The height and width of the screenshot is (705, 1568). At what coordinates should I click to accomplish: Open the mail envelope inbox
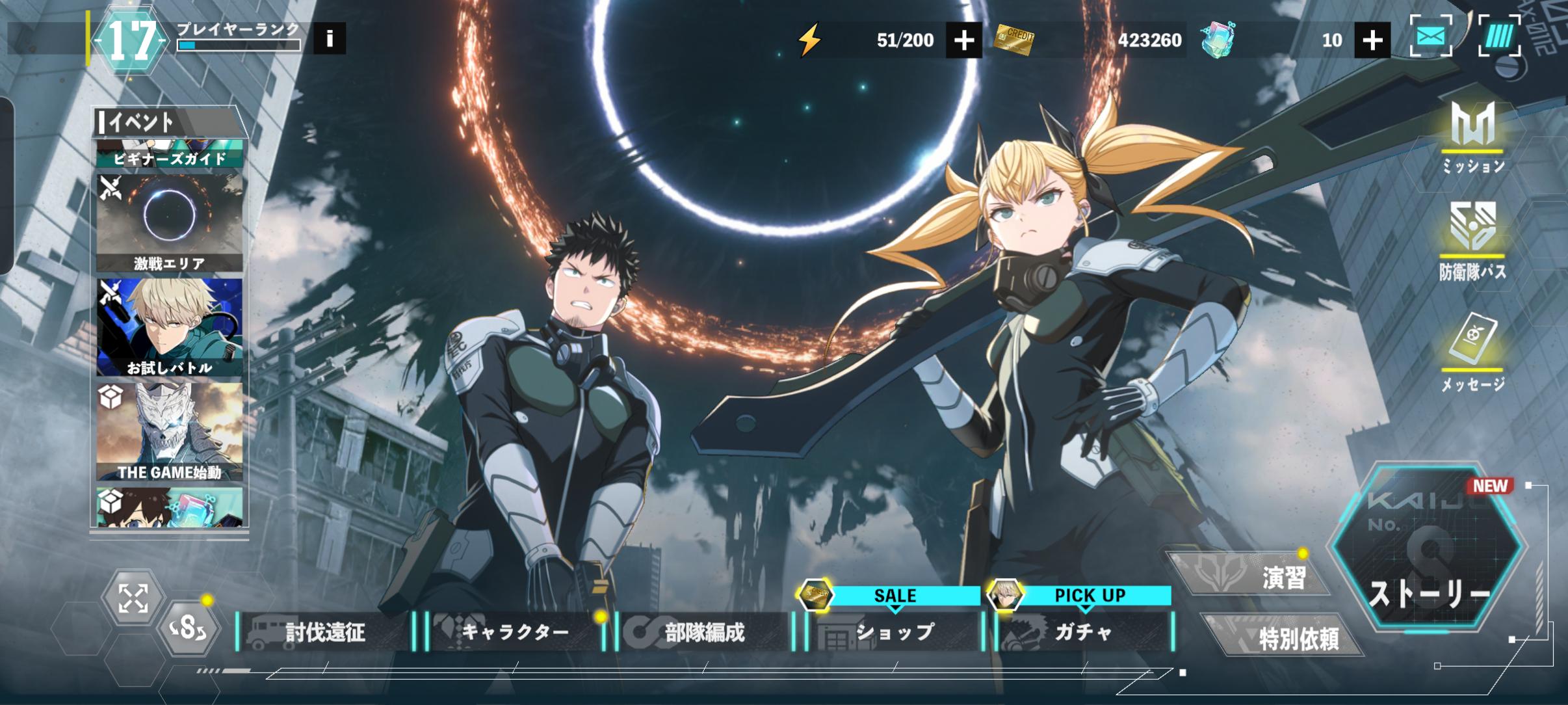1431,37
